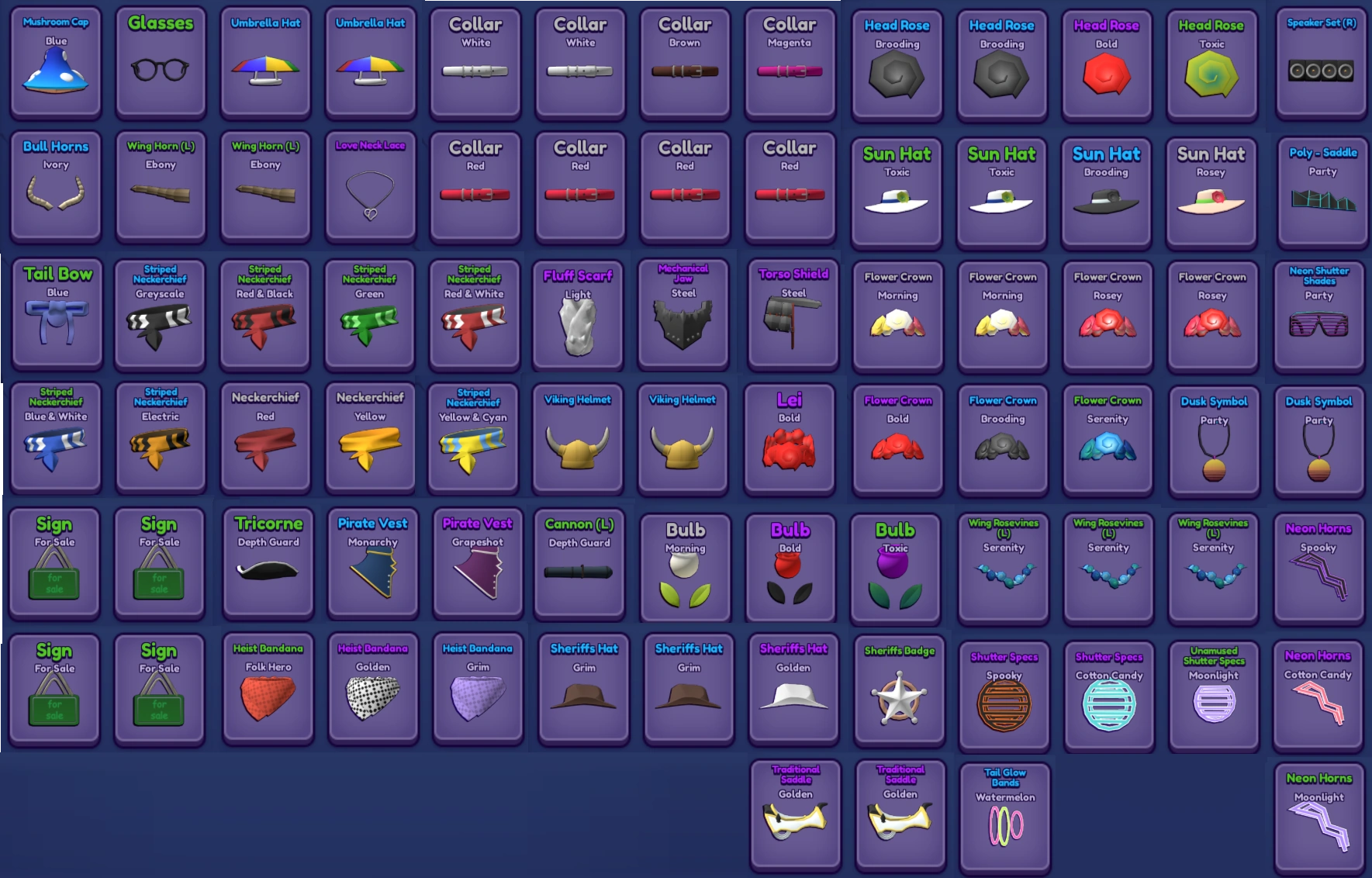This screenshot has height=878, width=1372.
Task: Choose the Party Poly Saddle
Action: tap(1321, 186)
